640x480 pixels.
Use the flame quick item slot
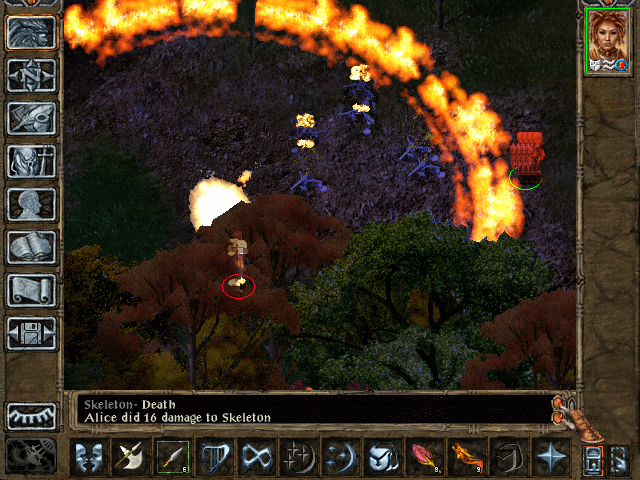(x=466, y=457)
